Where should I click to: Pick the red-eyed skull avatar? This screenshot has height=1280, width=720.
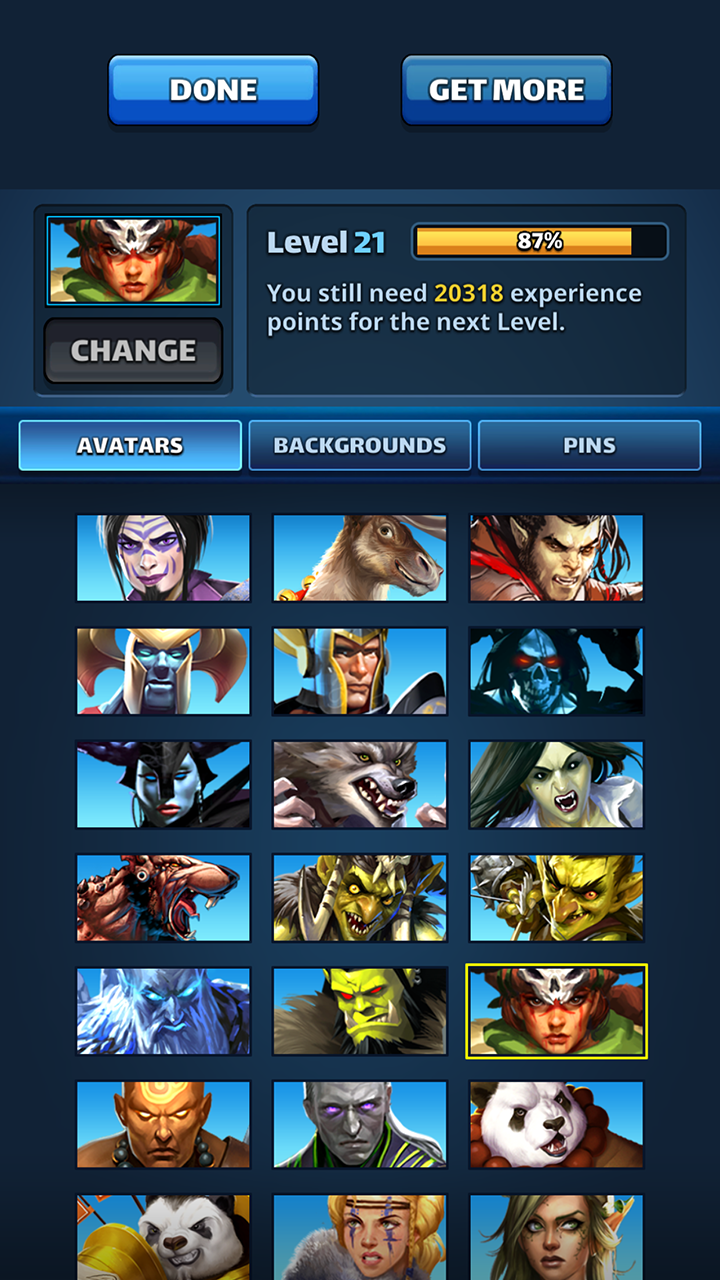coord(556,671)
